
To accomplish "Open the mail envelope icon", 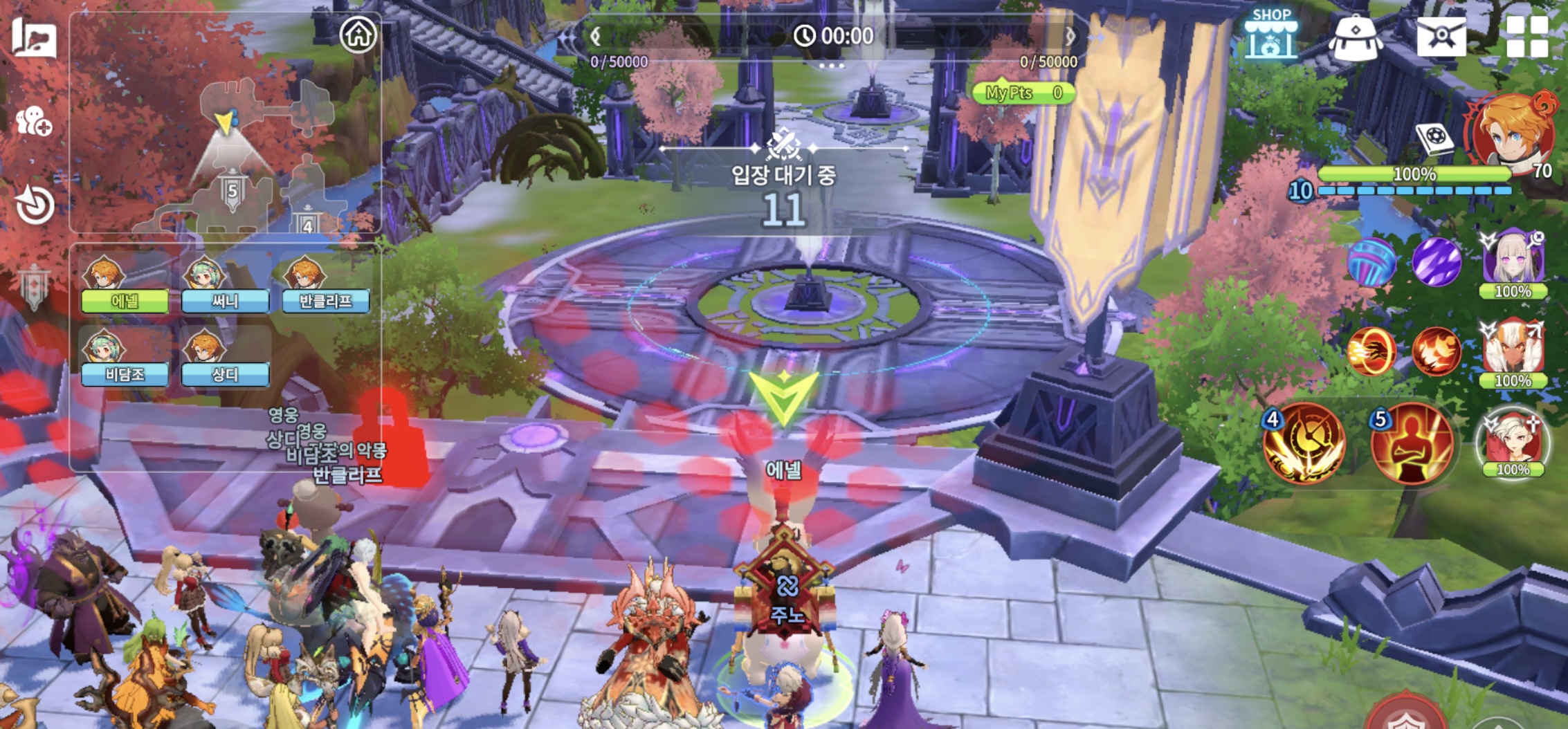I will coord(1441,36).
